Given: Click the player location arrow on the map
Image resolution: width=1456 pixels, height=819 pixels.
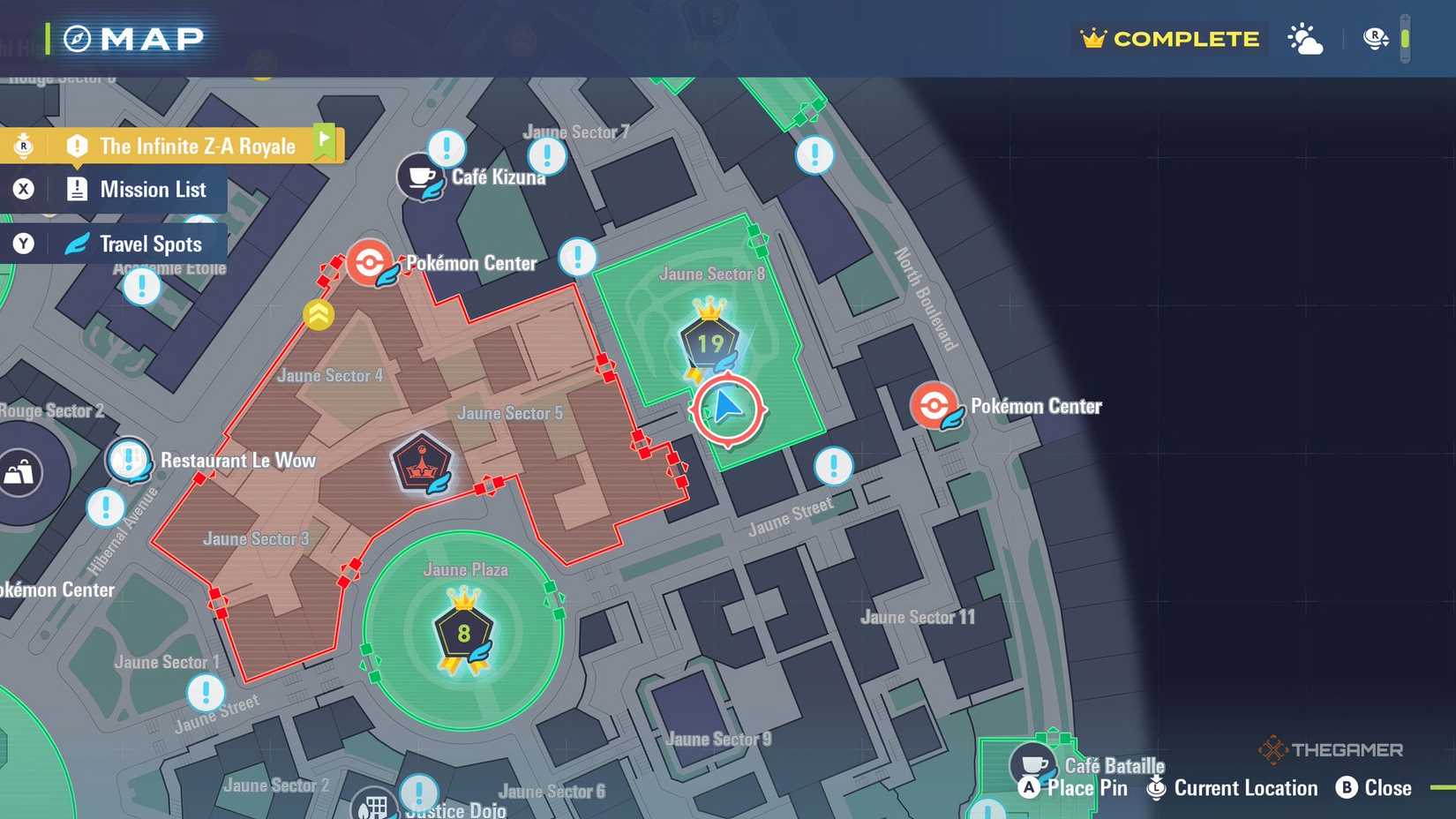Looking at the screenshot, I should 726,409.
